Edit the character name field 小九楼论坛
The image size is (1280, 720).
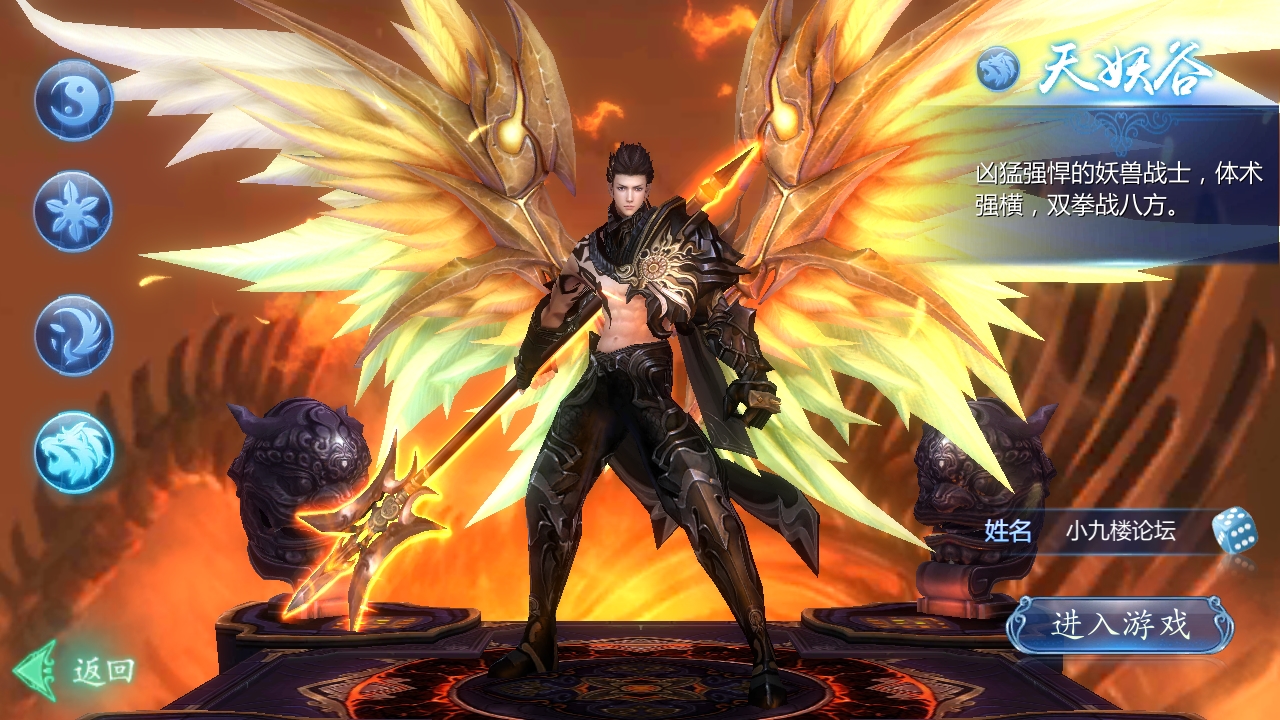coord(1120,531)
